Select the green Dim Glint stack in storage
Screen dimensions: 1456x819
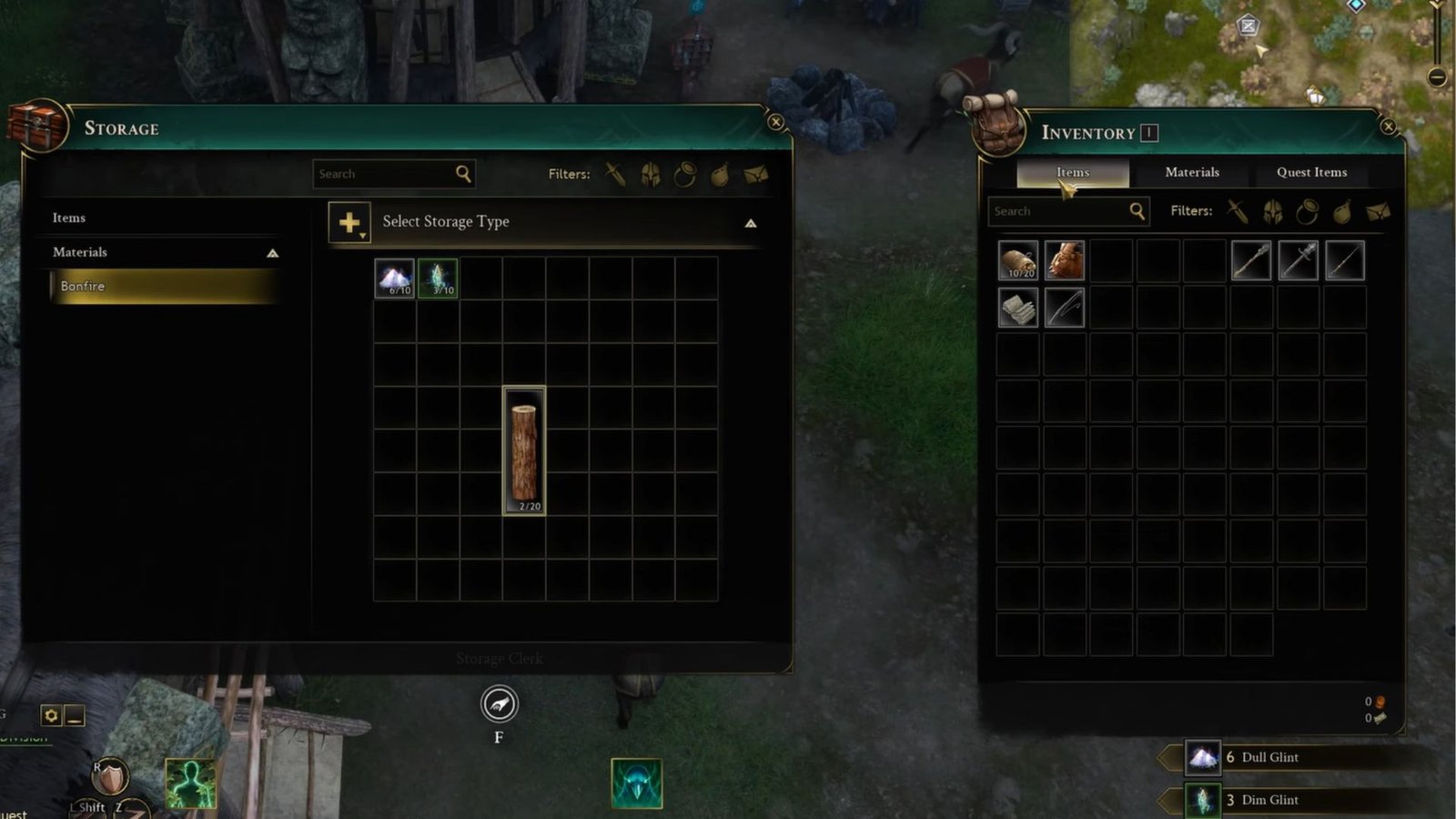pos(438,278)
